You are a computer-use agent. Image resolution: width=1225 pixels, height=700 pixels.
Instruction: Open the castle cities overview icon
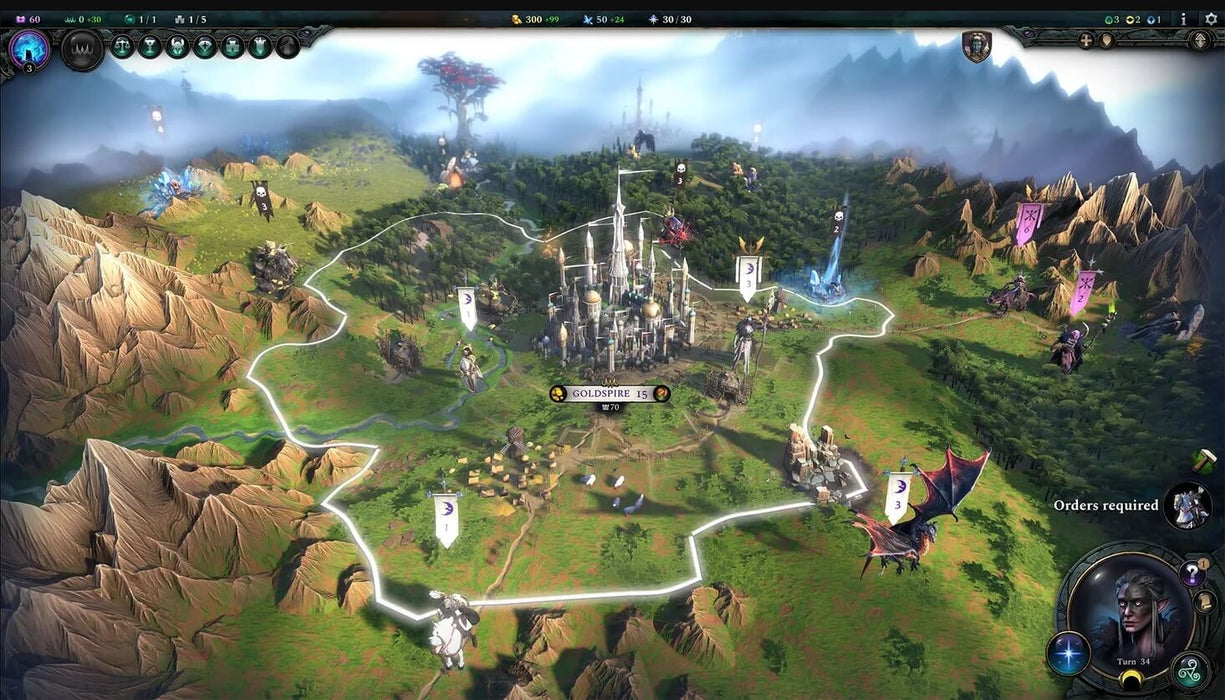click(x=232, y=46)
